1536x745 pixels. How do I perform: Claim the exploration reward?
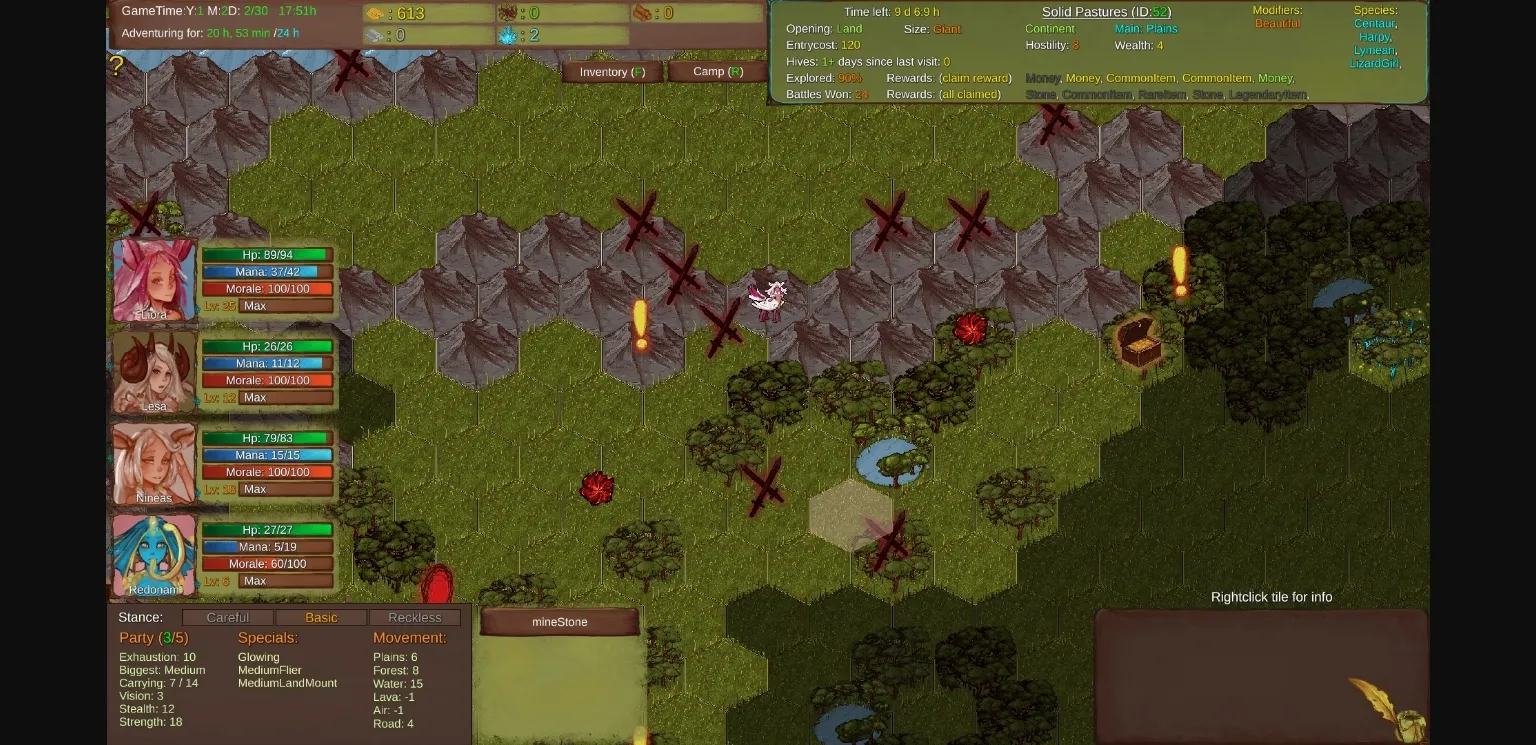(x=976, y=77)
